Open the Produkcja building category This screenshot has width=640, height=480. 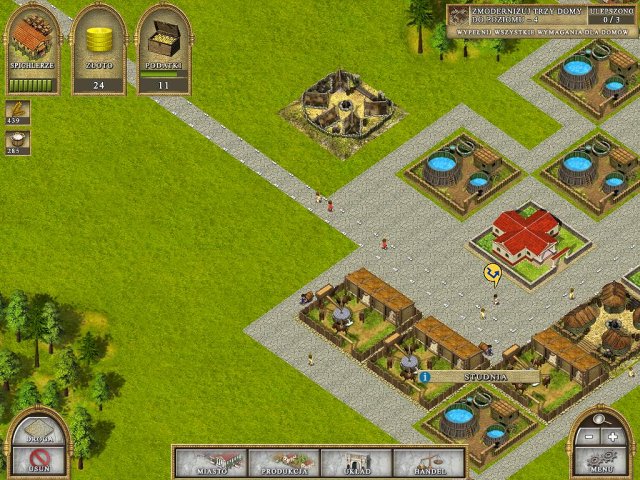pos(283,463)
